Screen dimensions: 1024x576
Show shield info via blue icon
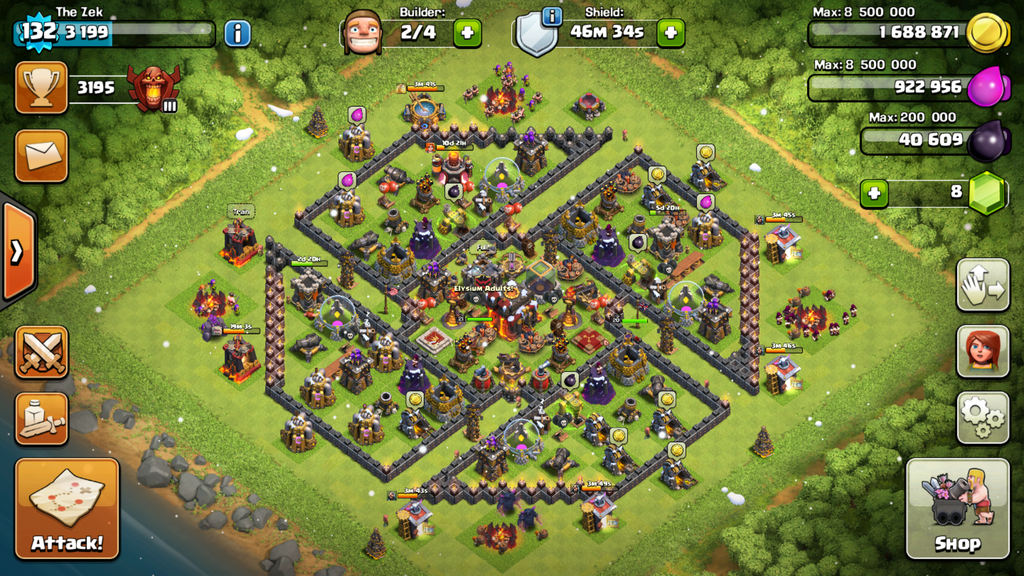551,17
